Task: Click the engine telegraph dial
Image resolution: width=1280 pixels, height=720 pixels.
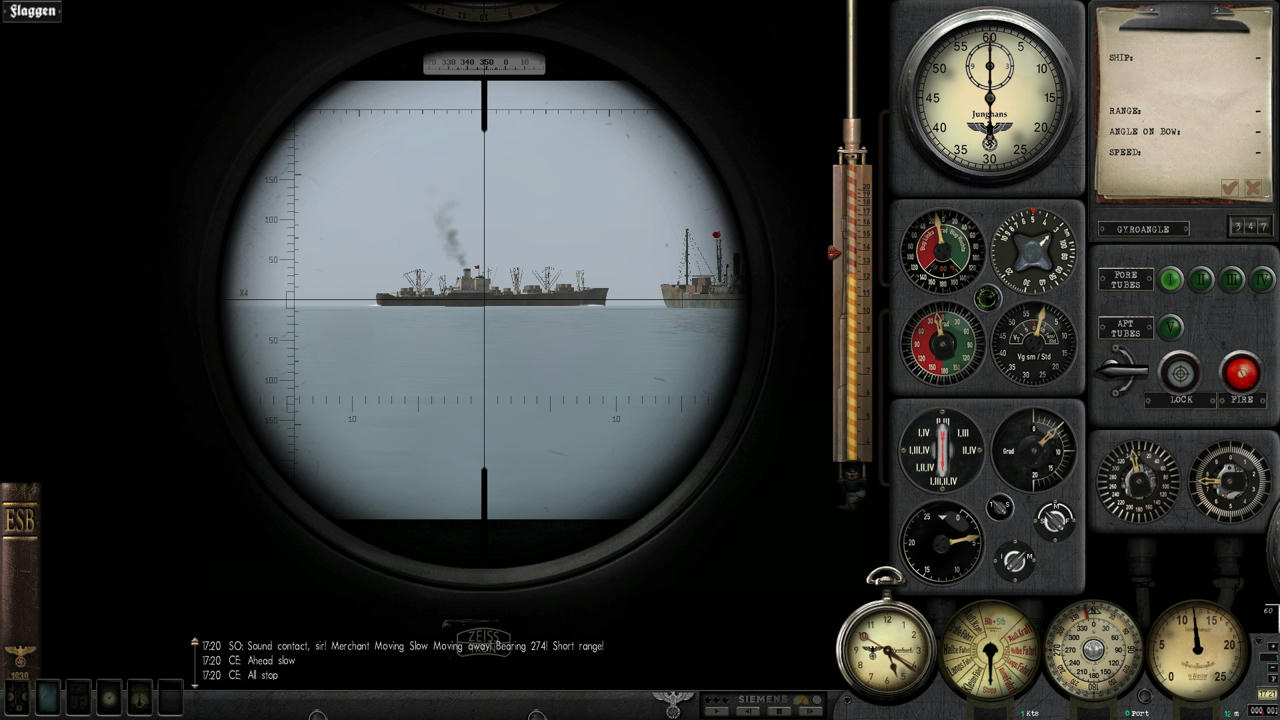Action: pos(990,652)
